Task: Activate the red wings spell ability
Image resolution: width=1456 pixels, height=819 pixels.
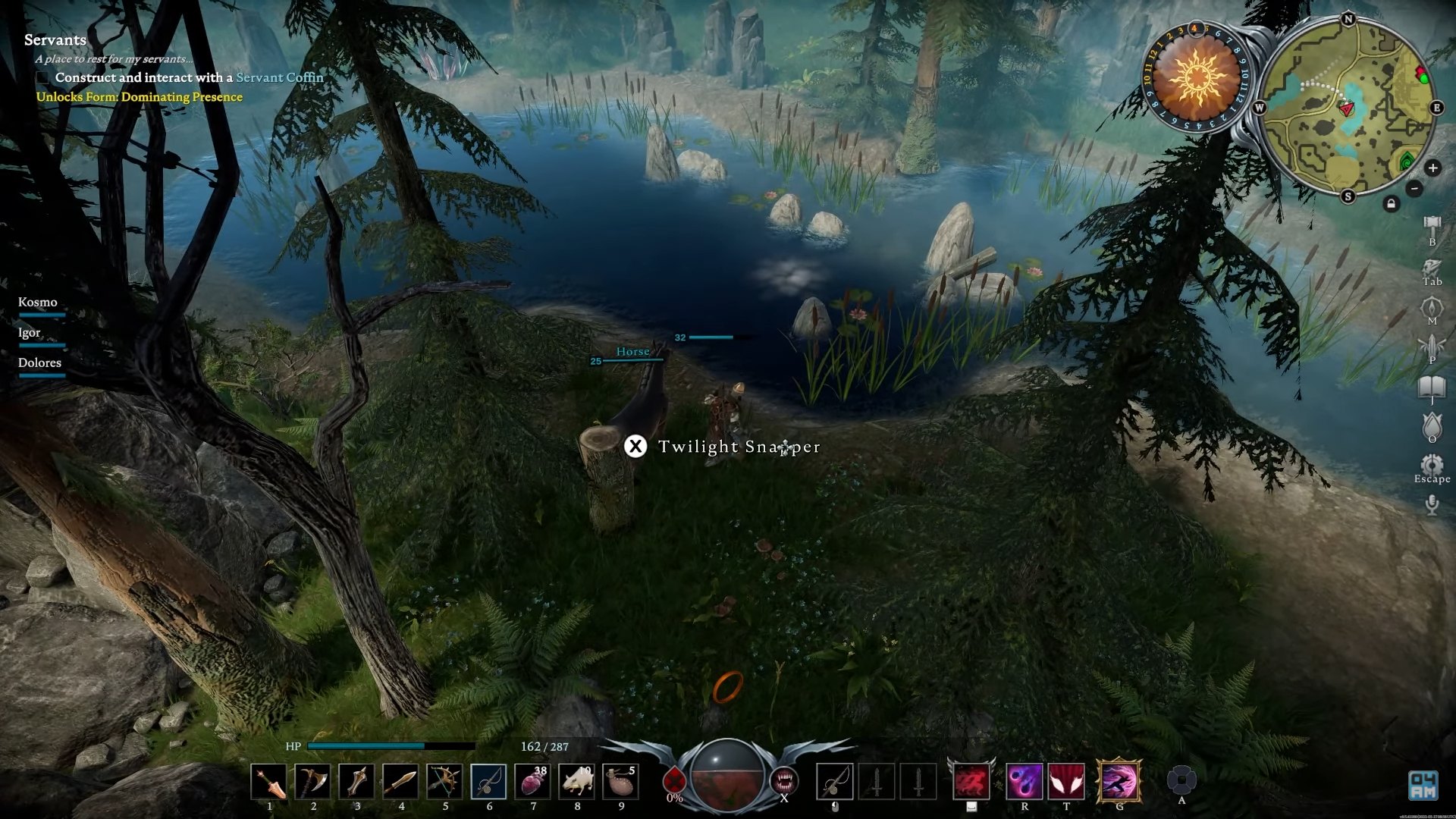Action: point(1066,782)
